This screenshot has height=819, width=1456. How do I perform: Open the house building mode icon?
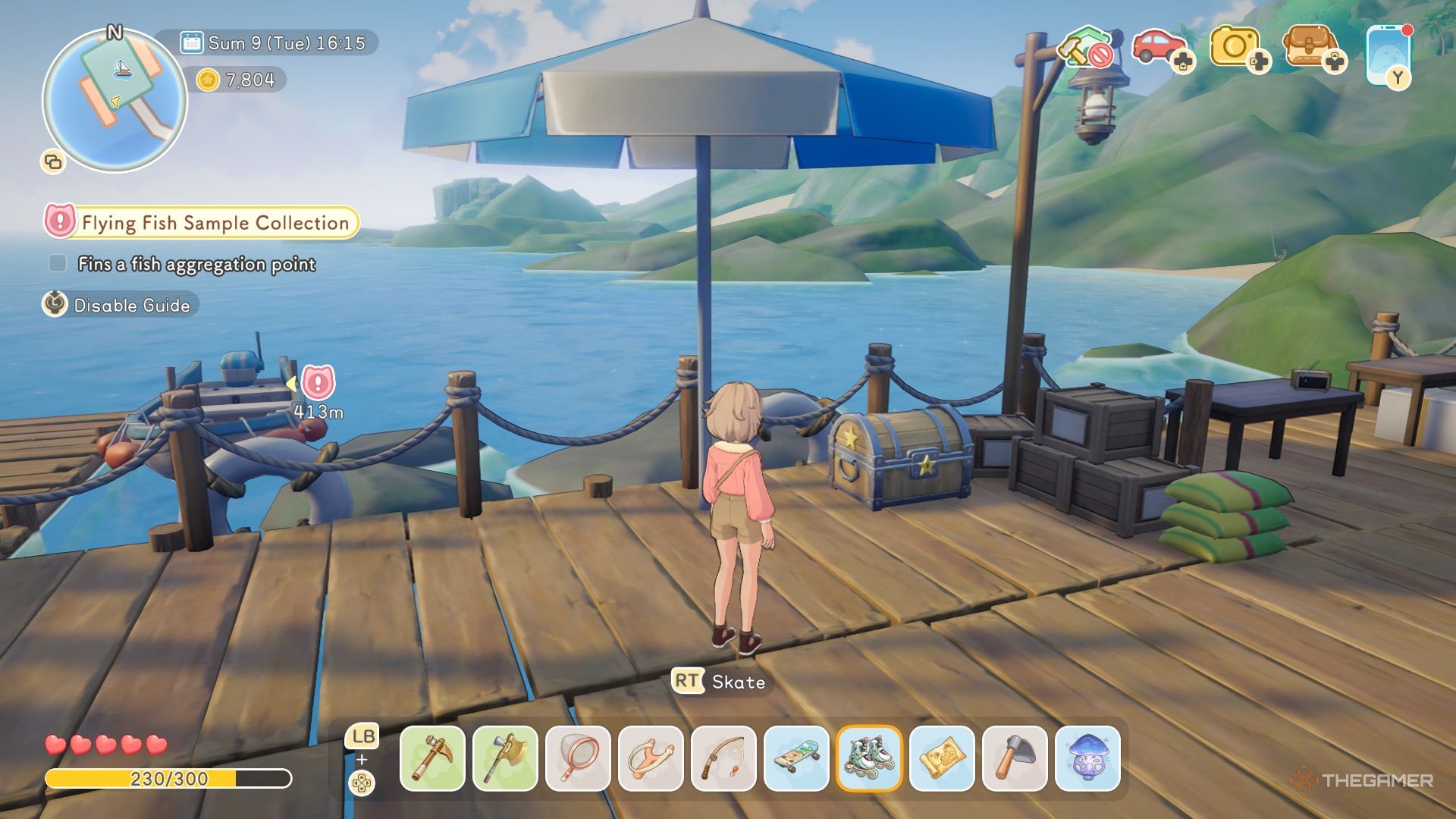(1087, 47)
